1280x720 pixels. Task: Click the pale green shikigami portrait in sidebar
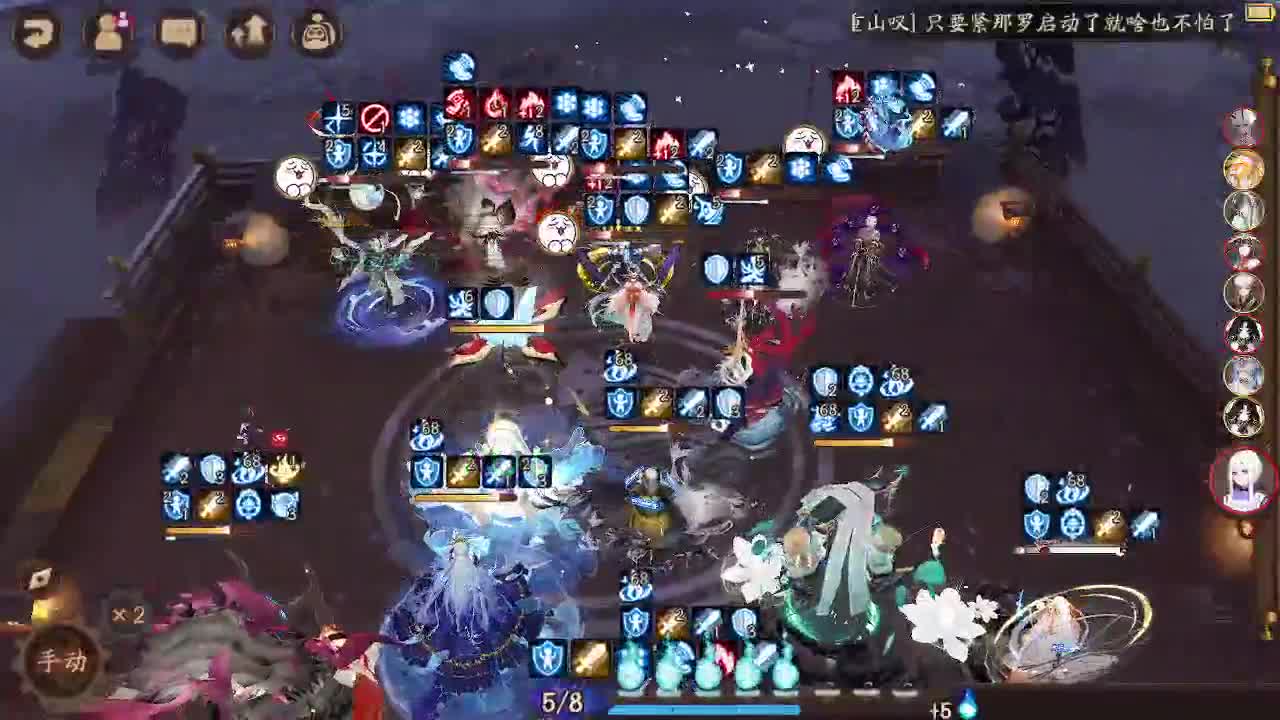1243,206
